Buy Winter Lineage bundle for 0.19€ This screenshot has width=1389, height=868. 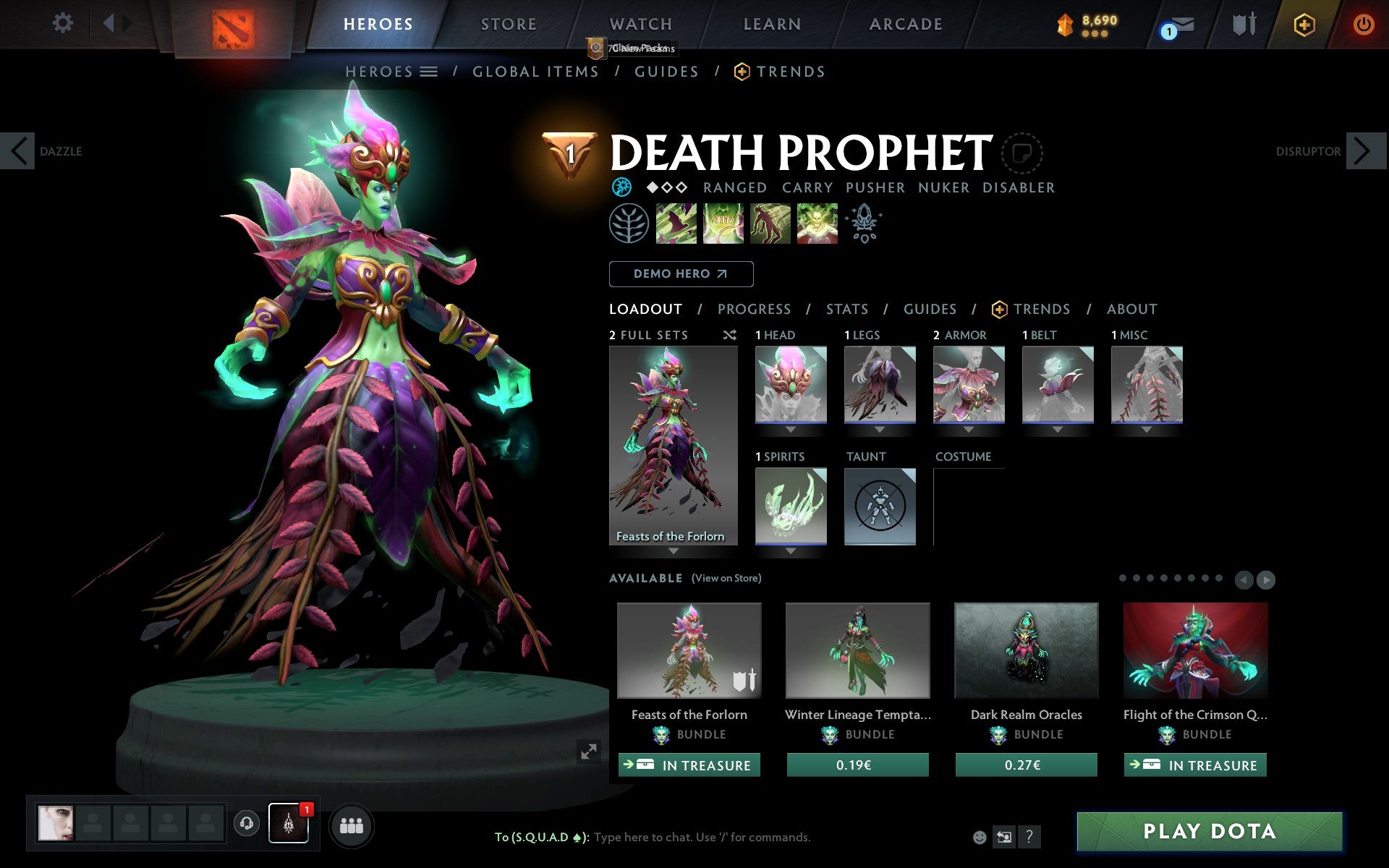click(x=857, y=765)
